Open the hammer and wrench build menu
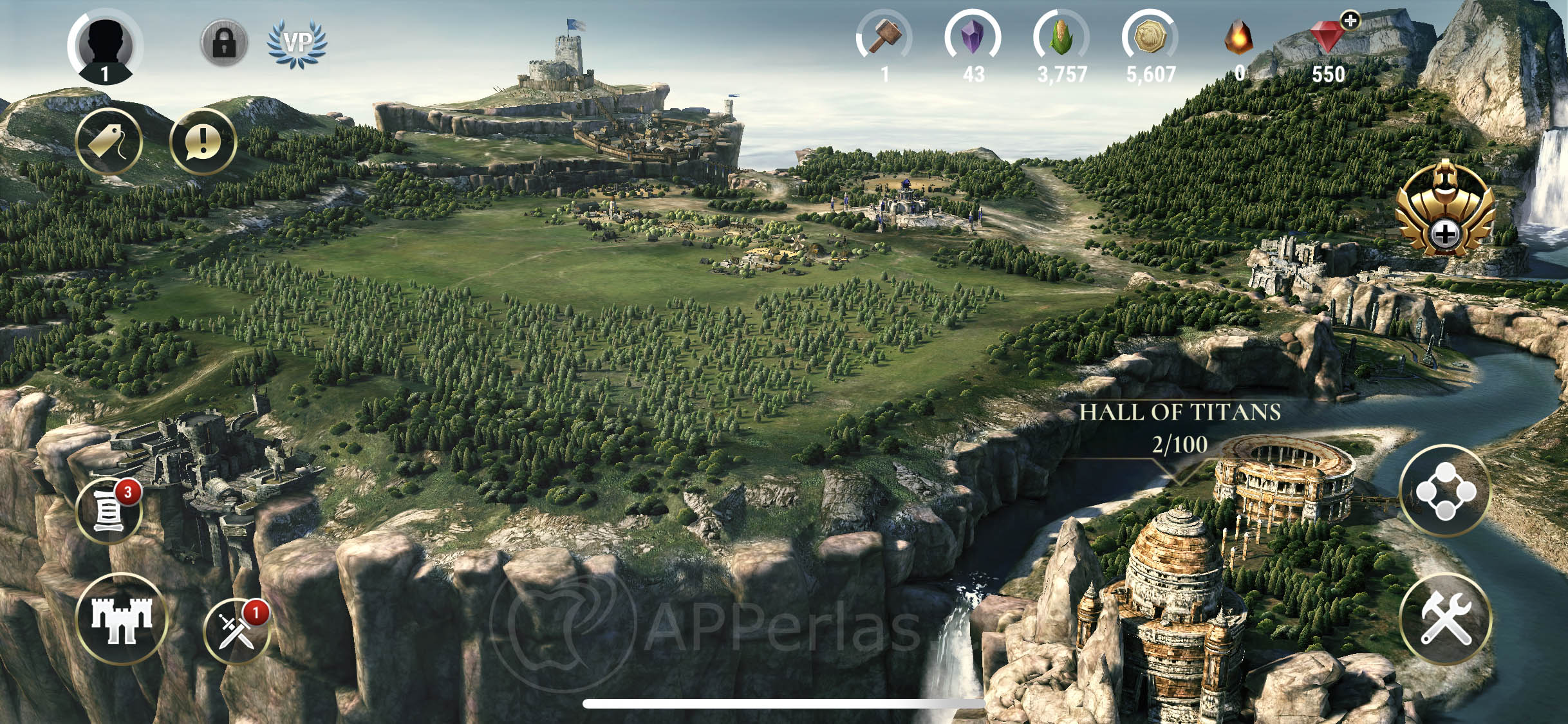 1445,619
